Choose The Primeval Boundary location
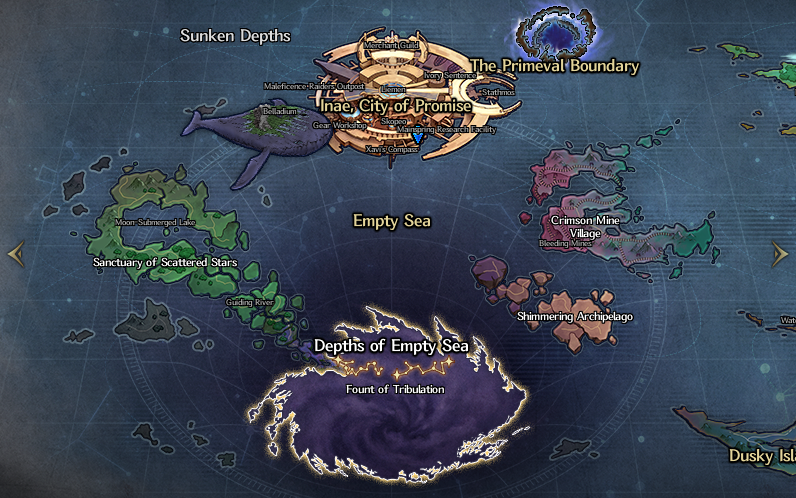This screenshot has width=796, height=498. [x=554, y=66]
